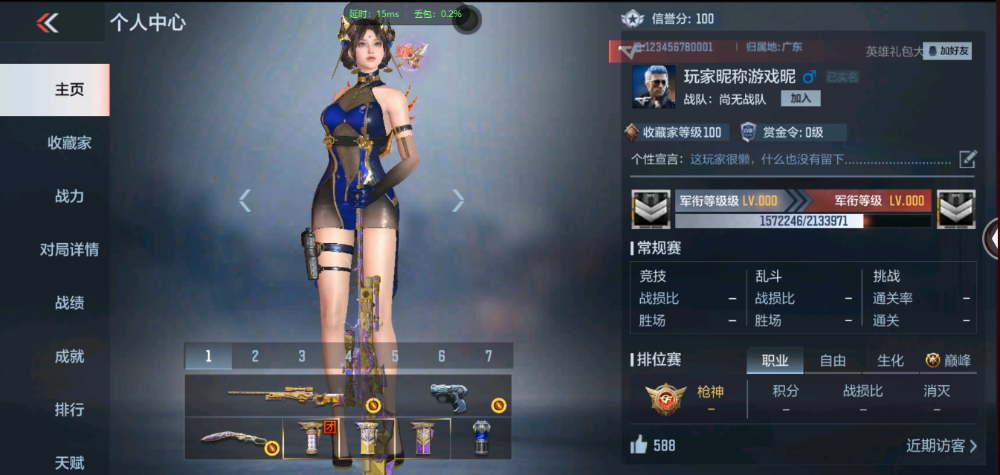Open the 收藏家 side menu page
This screenshot has width=1000, height=475.
[x=69, y=143]
